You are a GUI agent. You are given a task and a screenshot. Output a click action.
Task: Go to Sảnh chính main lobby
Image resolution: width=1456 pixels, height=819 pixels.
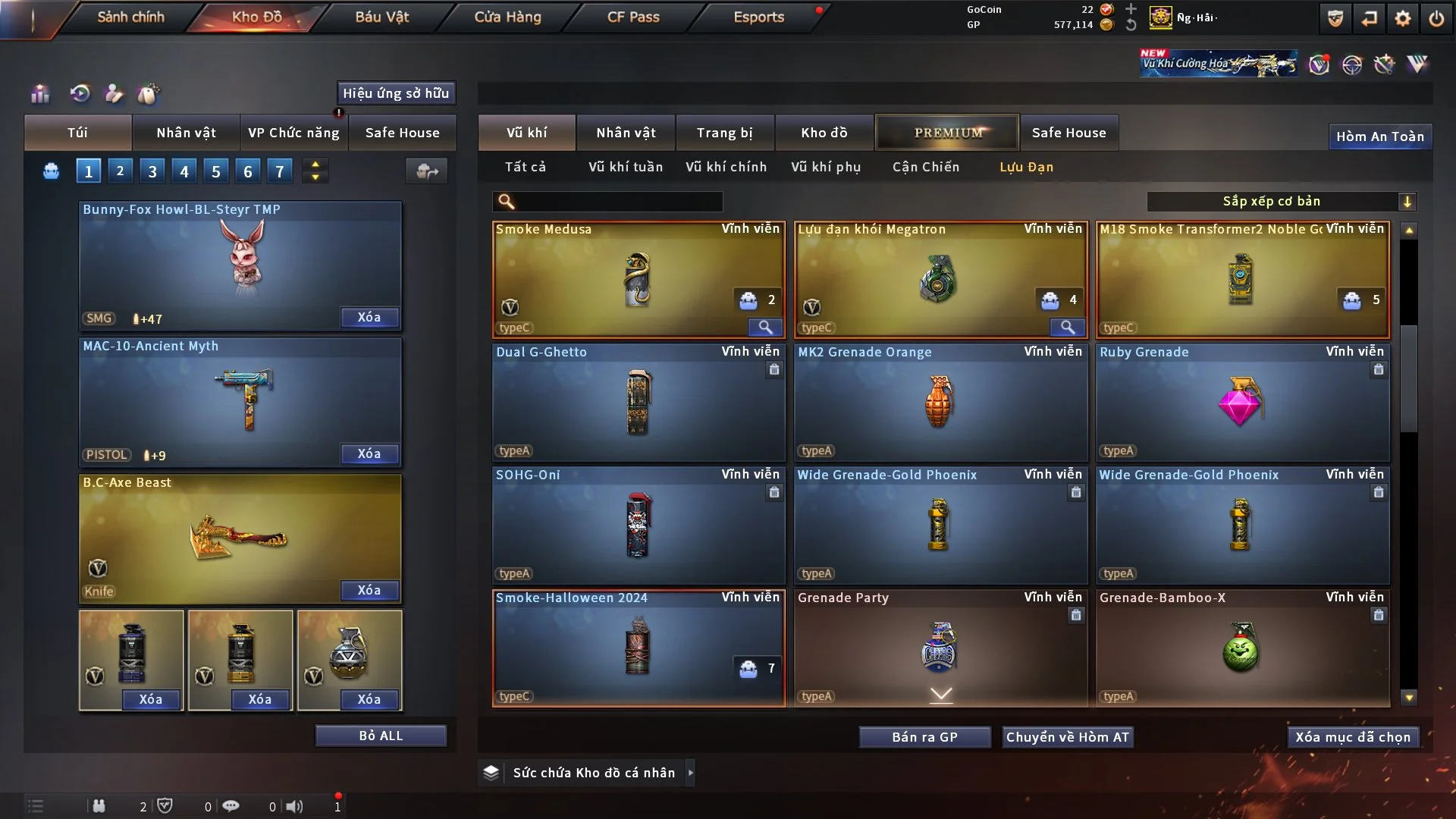[x=130, y=17]
